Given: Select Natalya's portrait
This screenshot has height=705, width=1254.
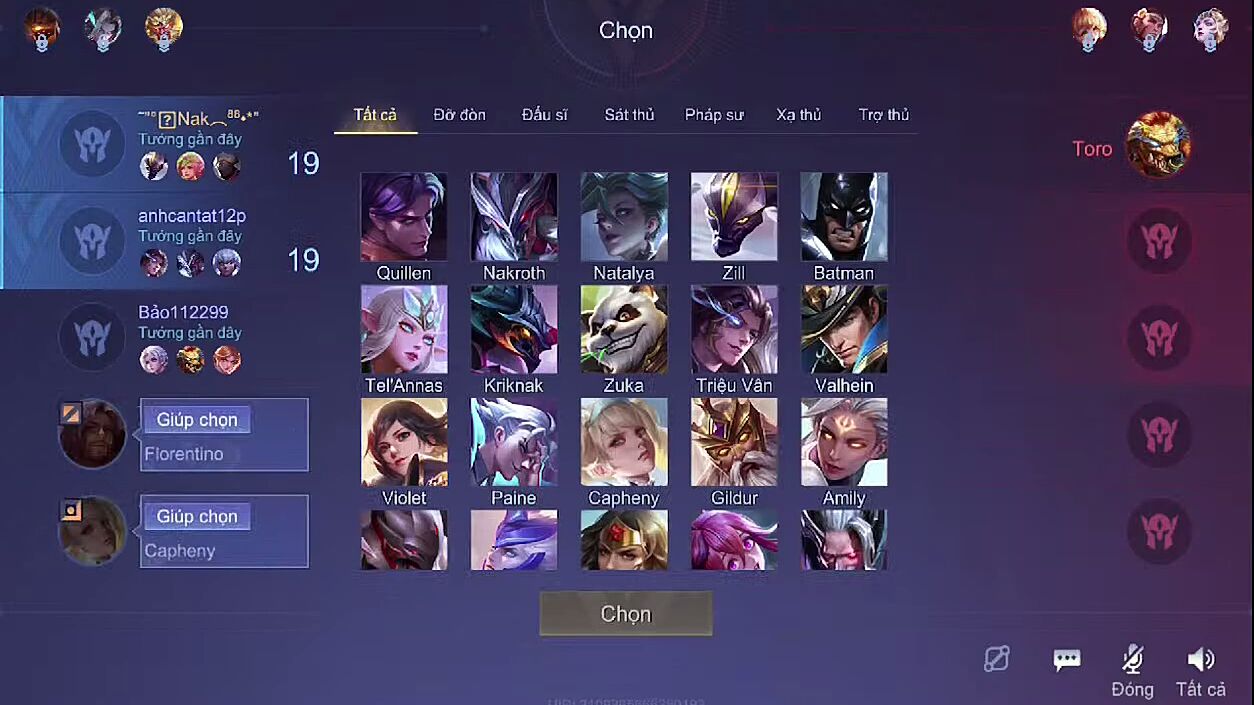Looking at the screenshot, I should click(624, 217).
